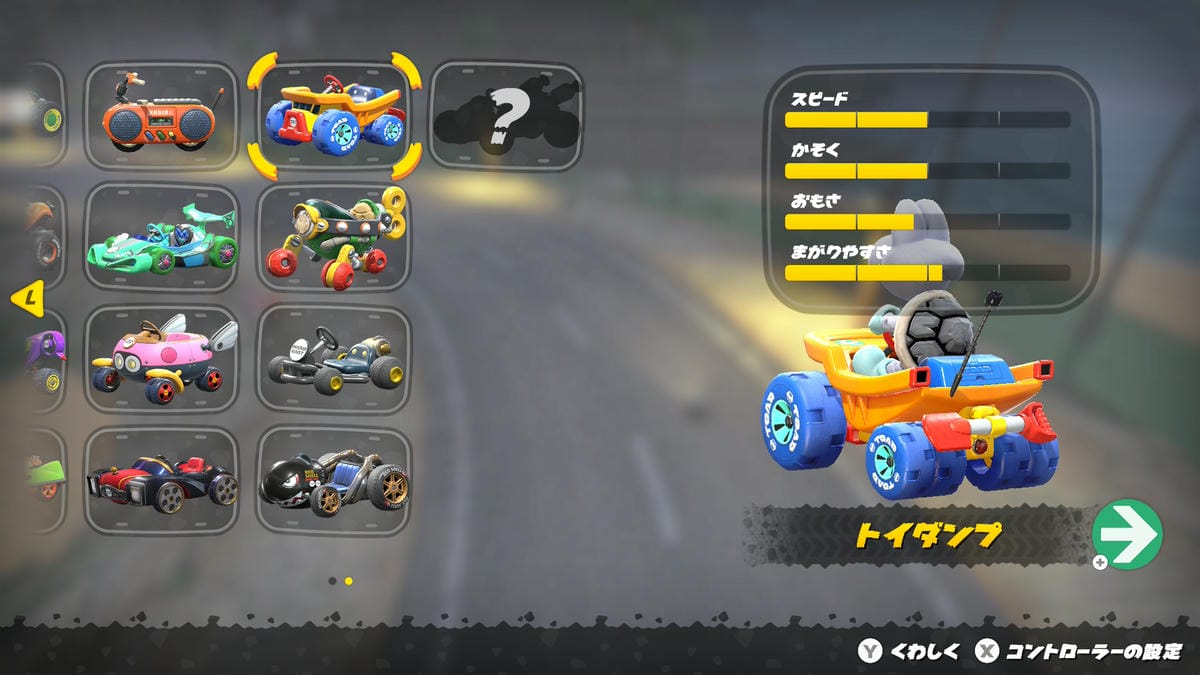Select the orange boombox radio kart
The image size is (1200, 675).
tap(161, 117)
